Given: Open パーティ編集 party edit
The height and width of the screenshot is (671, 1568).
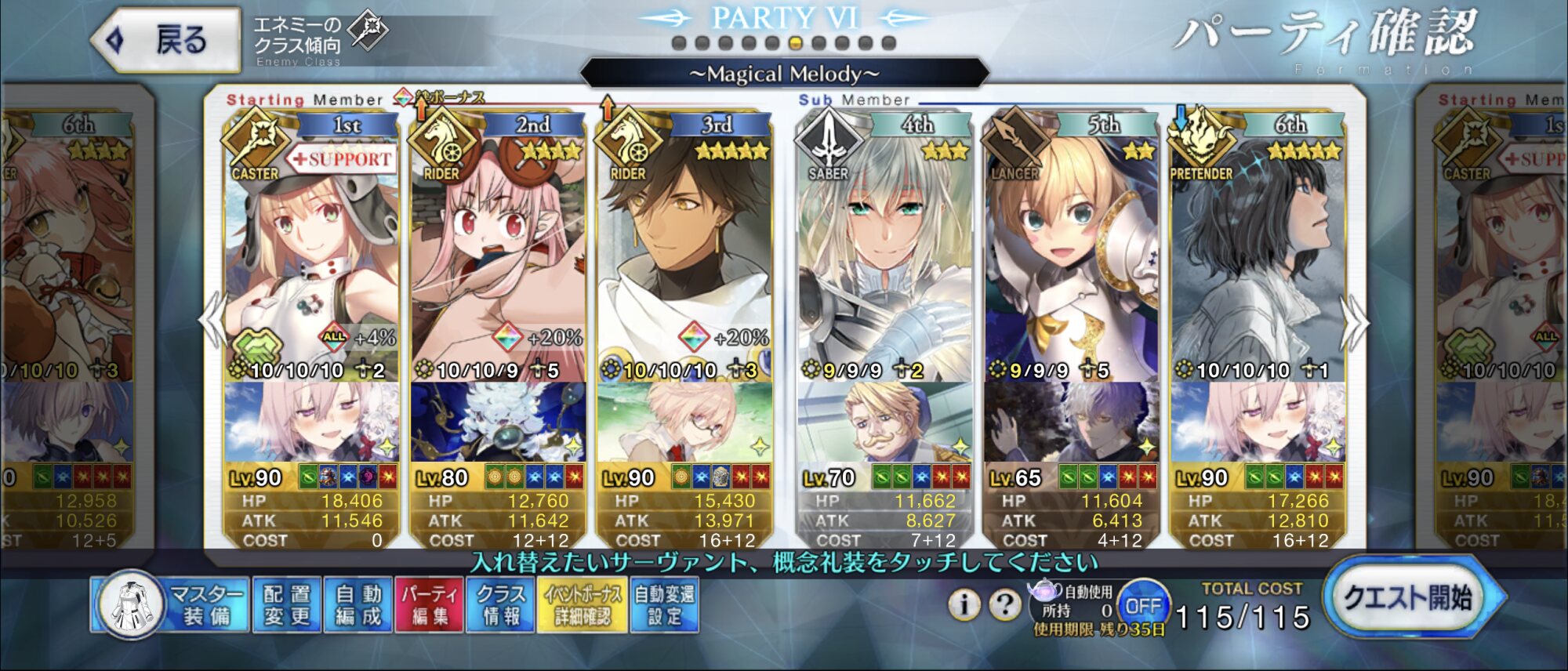Looking at the screenshot, I should tap(430, 604).
